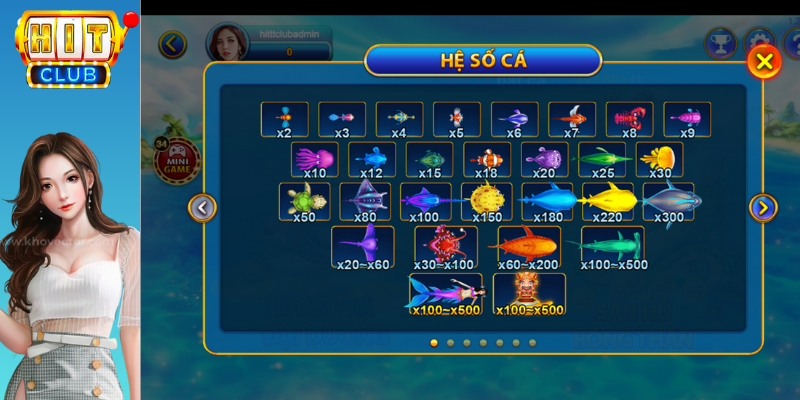Open the trophy leaderboard icon

(x=720, y=43)
